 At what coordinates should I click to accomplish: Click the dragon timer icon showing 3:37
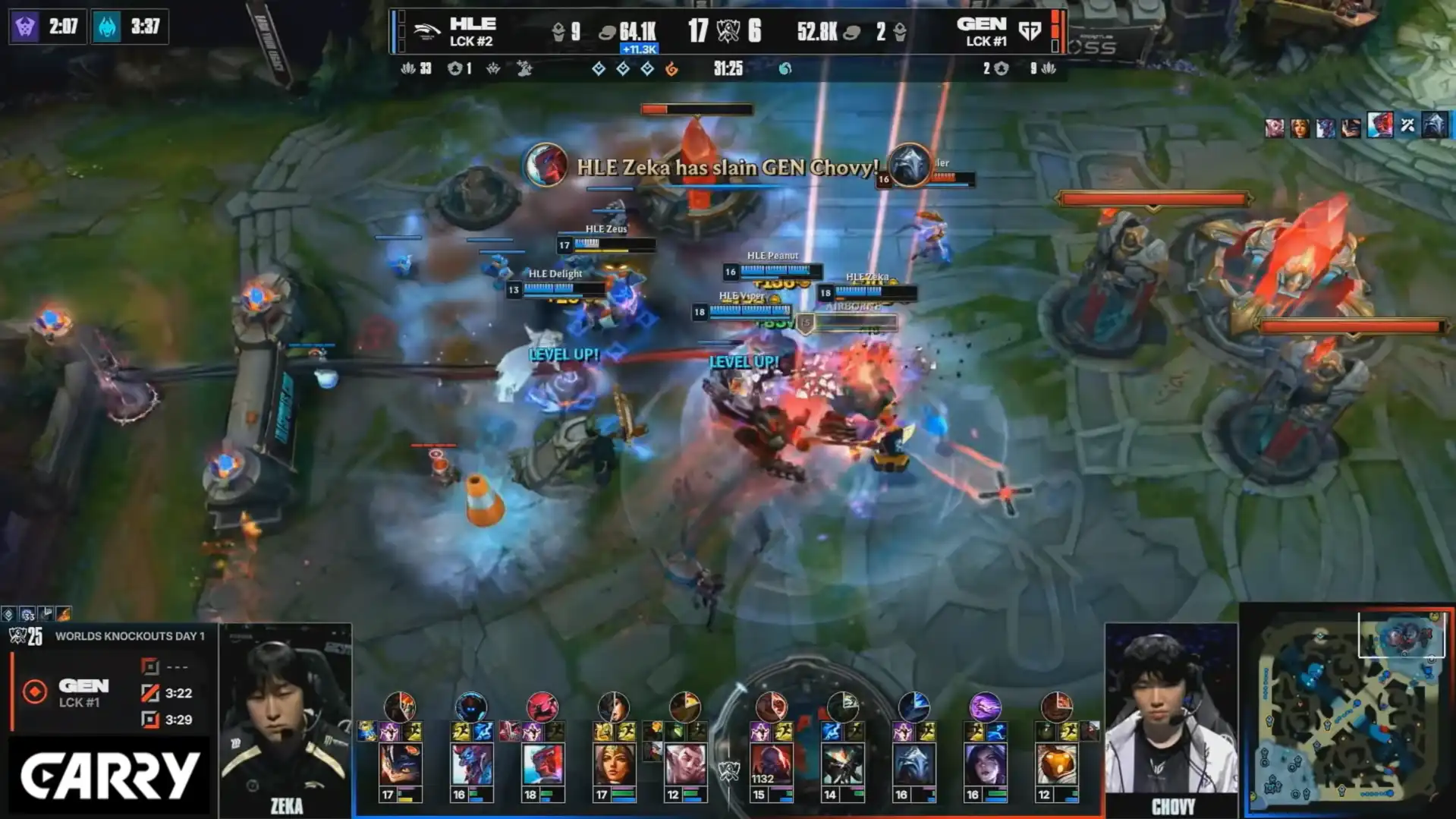point(107,27)
